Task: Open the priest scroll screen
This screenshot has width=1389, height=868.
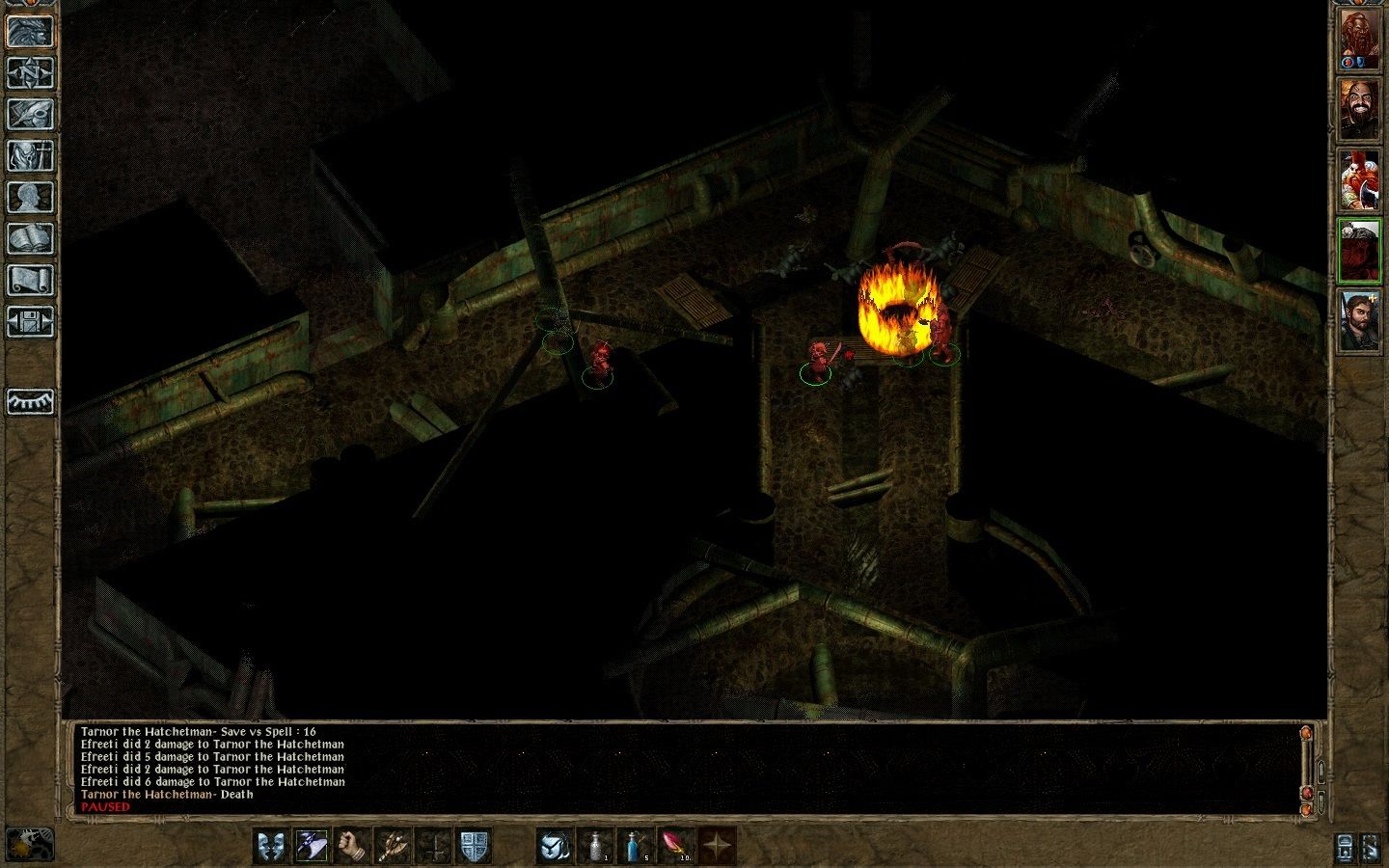Action: (30, 280)
